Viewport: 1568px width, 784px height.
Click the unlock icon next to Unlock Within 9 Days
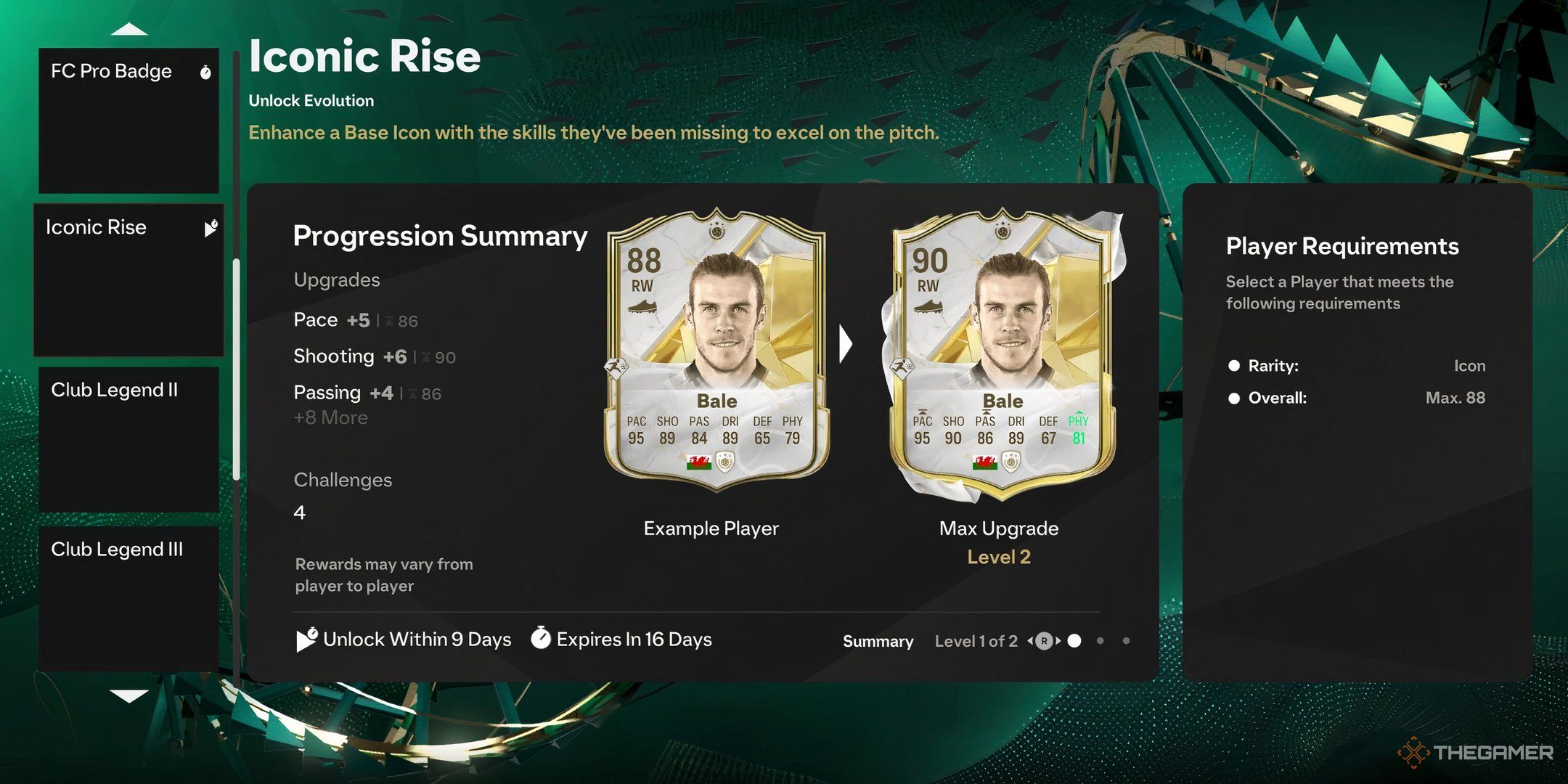(306, 640)
